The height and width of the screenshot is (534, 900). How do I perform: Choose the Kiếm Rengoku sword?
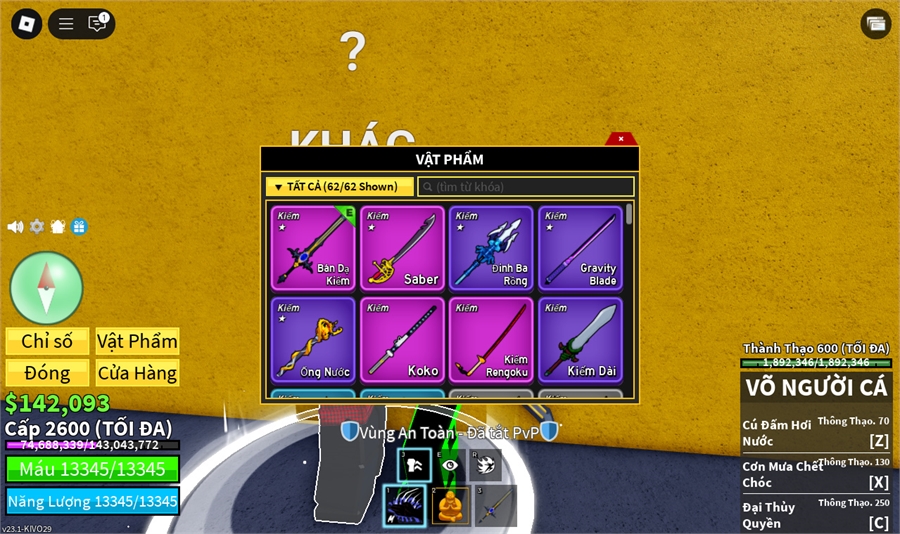[x=491, y=339]
